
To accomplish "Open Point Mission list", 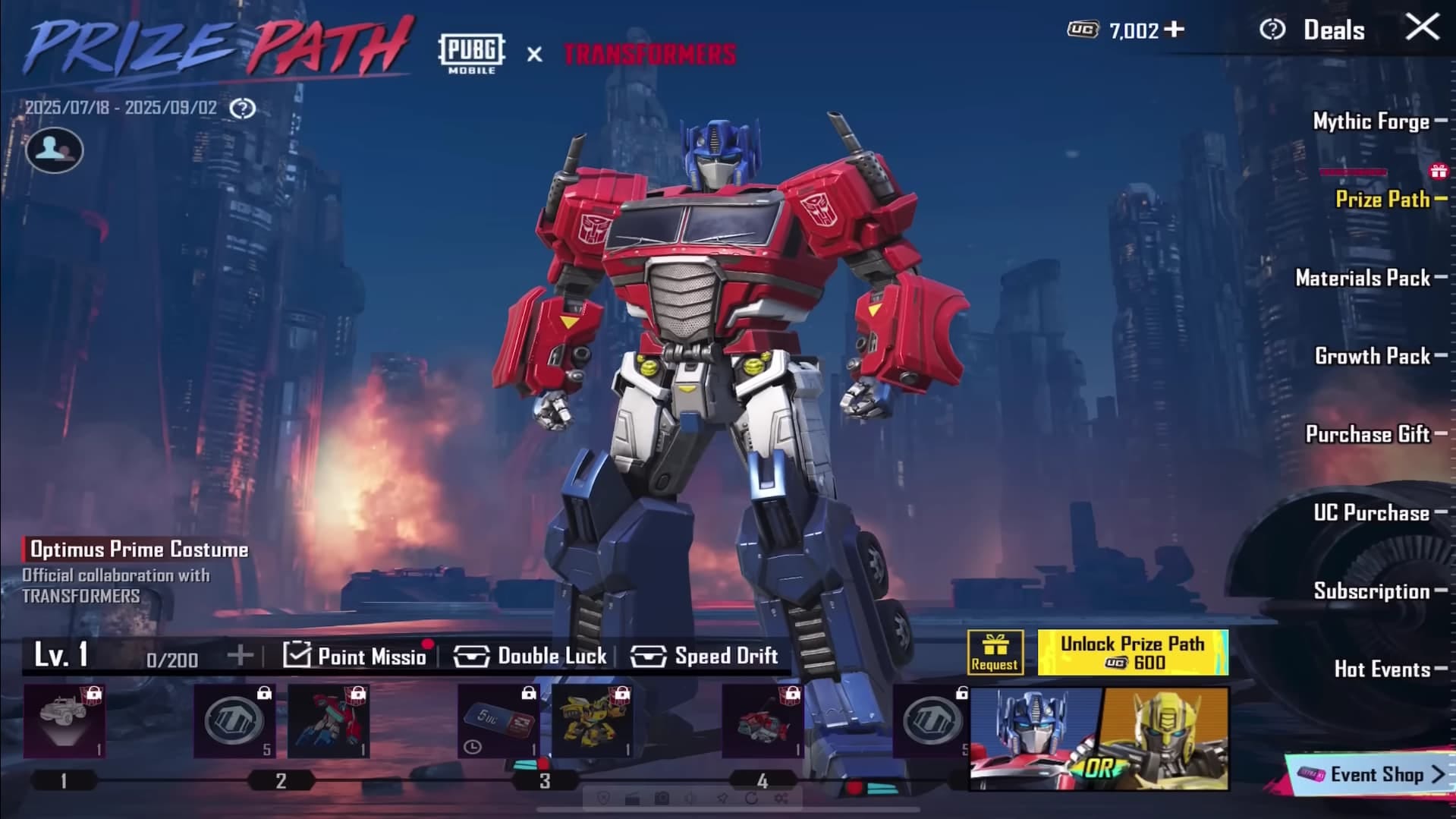I will (355, 656).
